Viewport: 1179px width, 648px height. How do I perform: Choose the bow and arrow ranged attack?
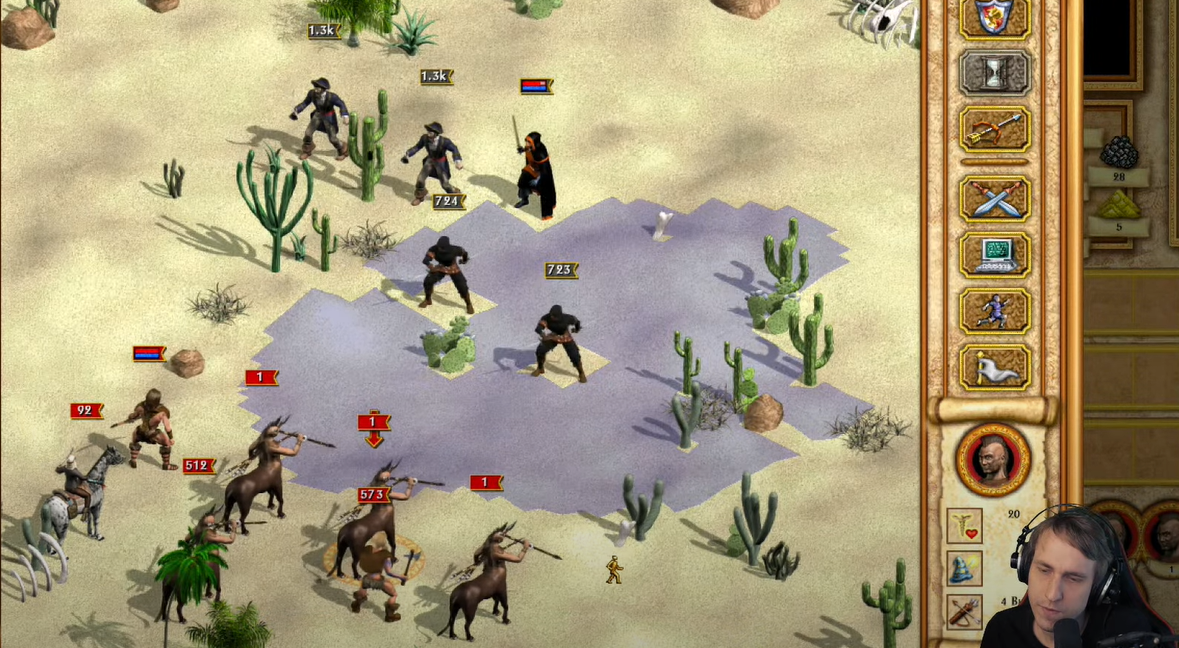coord(994,130)
